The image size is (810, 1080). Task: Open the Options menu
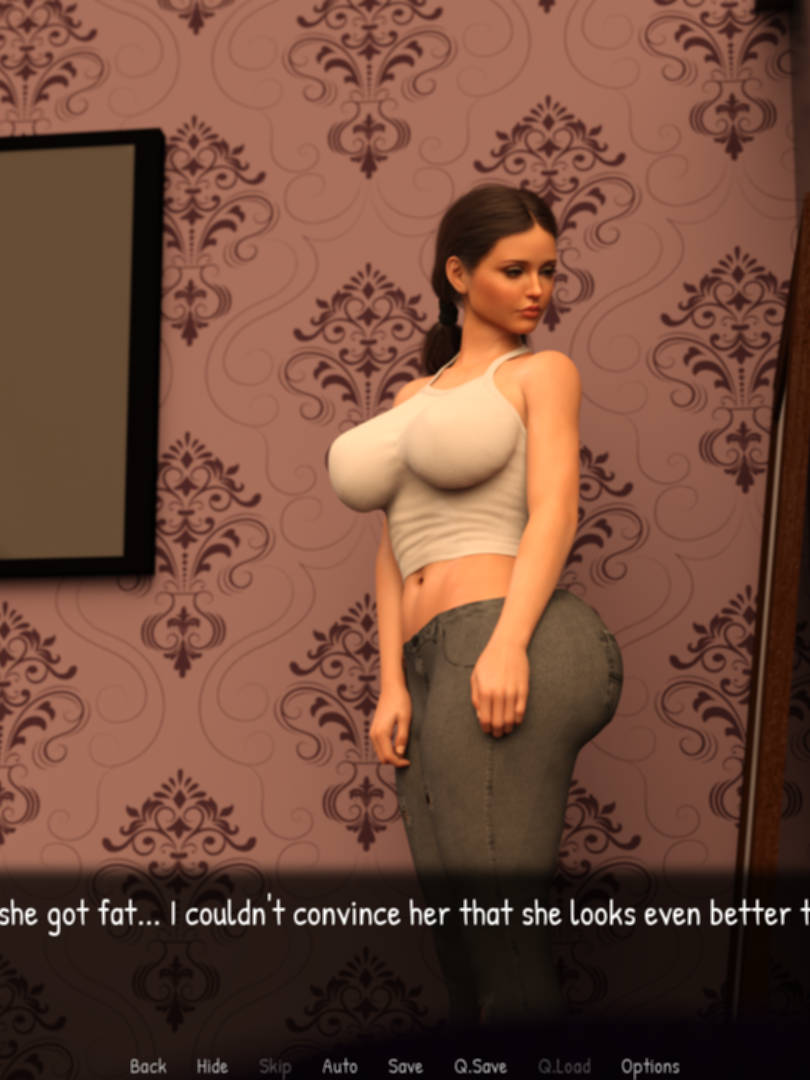[650, 1066]
